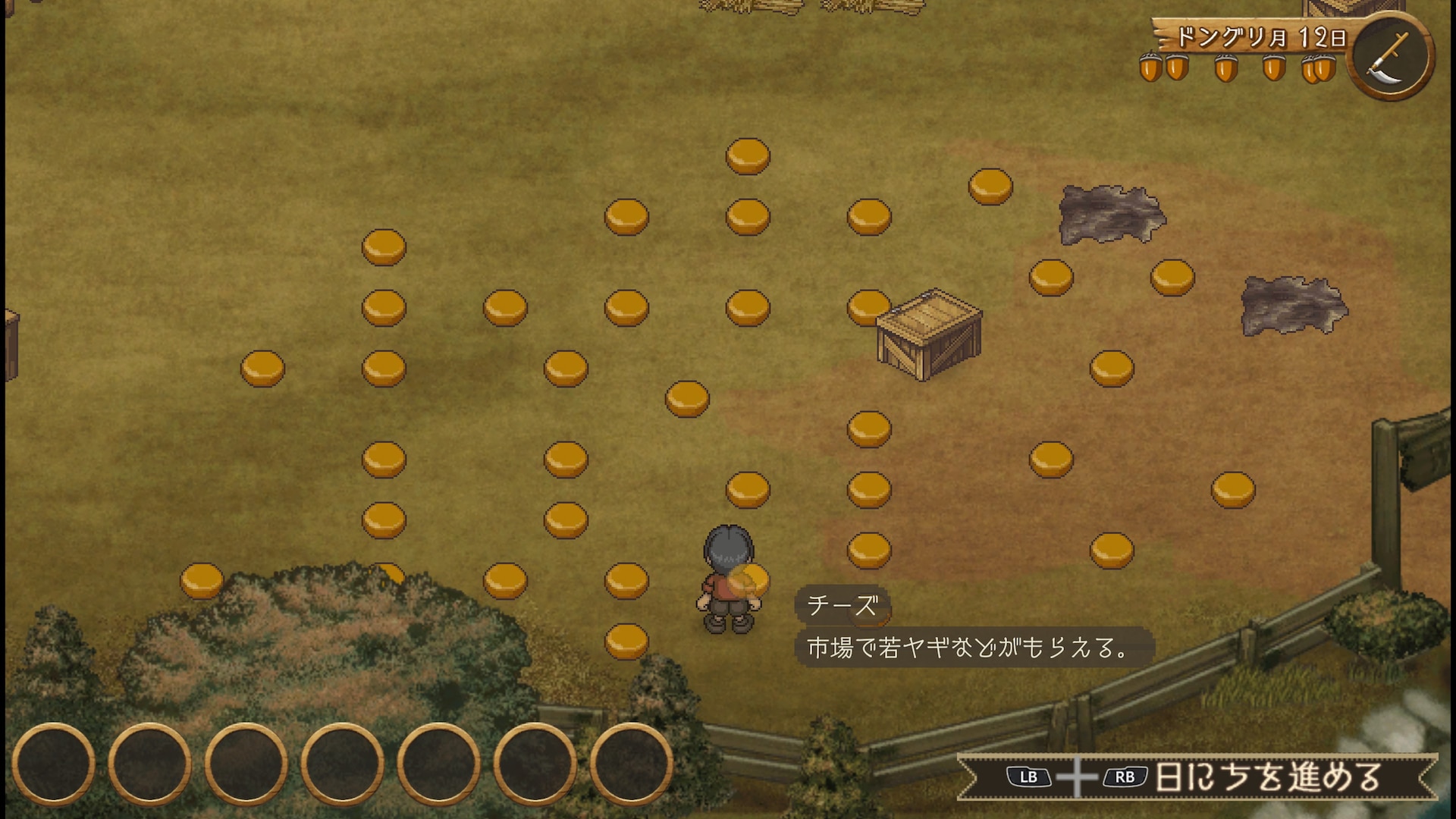Click the 日にちを進める advance-day banner
1456x819 pixels.
coord(1198,777)
